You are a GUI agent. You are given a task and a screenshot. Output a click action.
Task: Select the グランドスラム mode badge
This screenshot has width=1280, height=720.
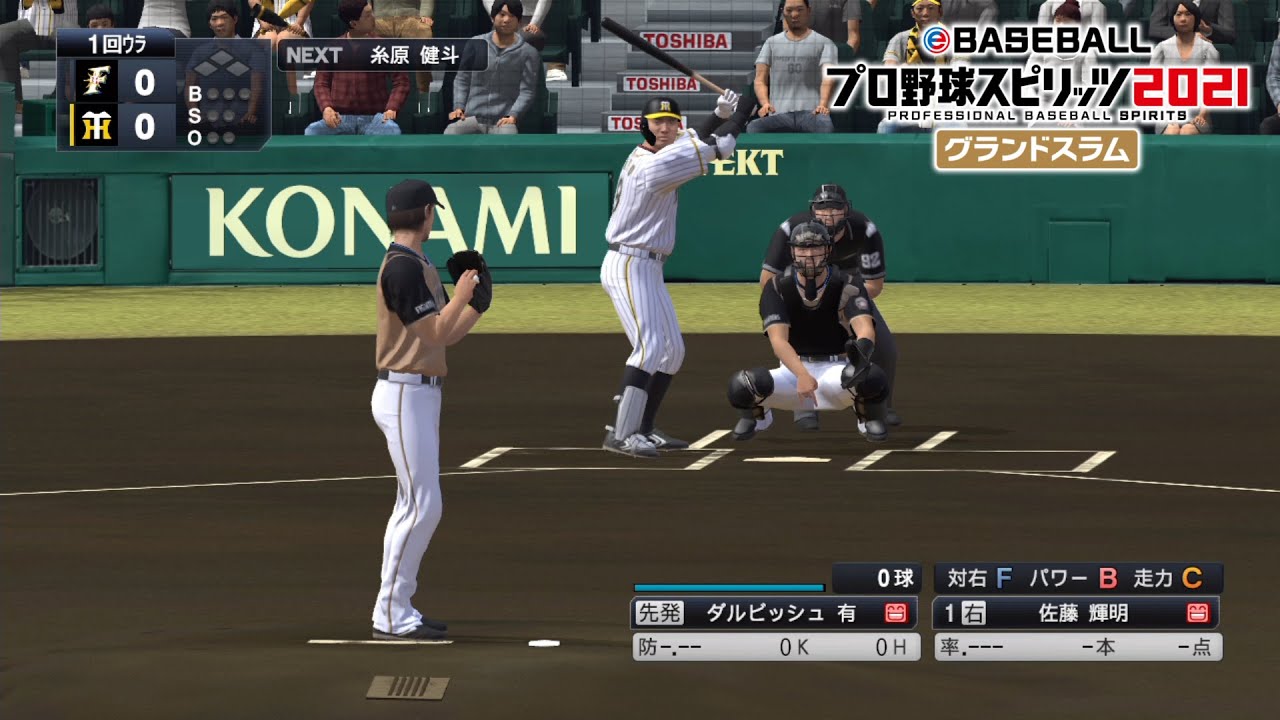point(1037,149)
